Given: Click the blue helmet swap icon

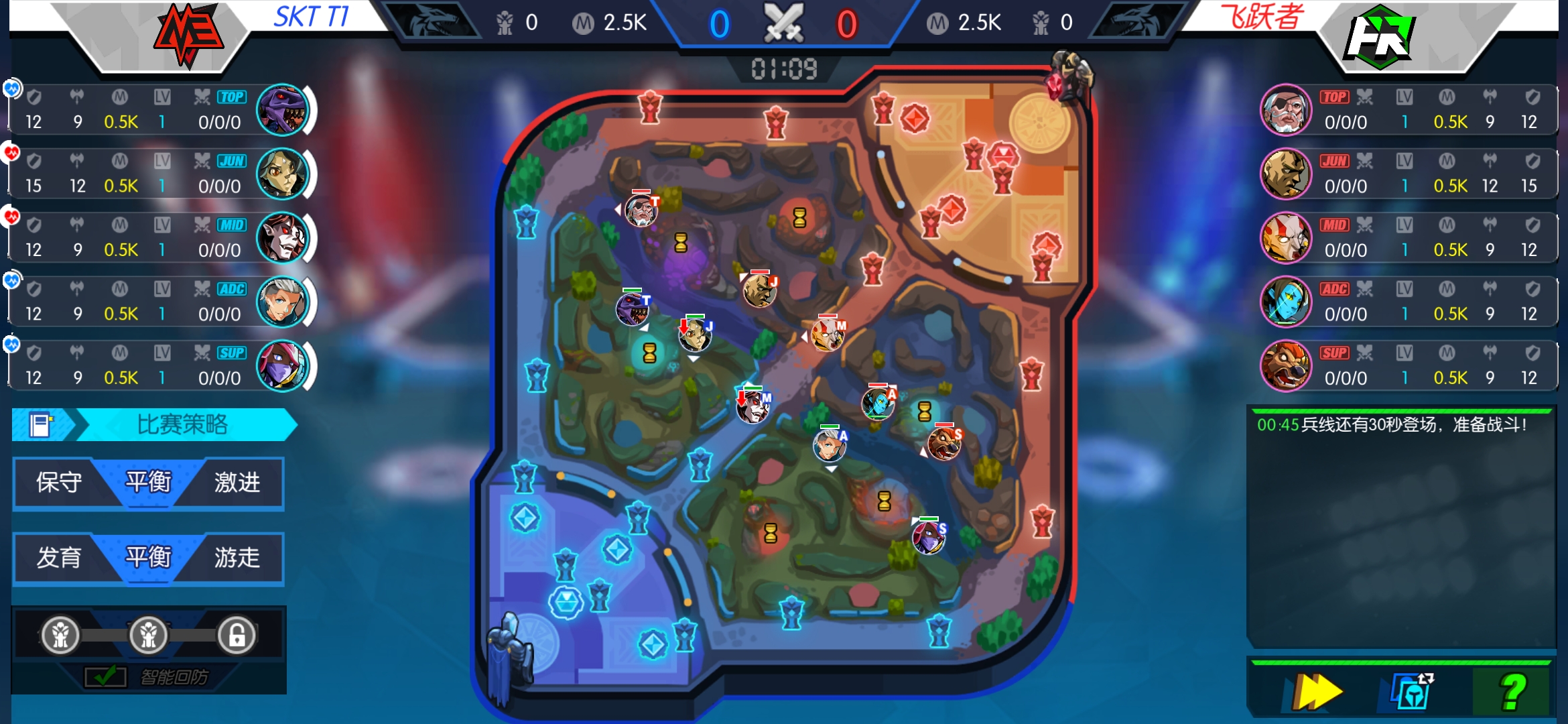Looking at the screenshot, I should [x=1413, y=692].
